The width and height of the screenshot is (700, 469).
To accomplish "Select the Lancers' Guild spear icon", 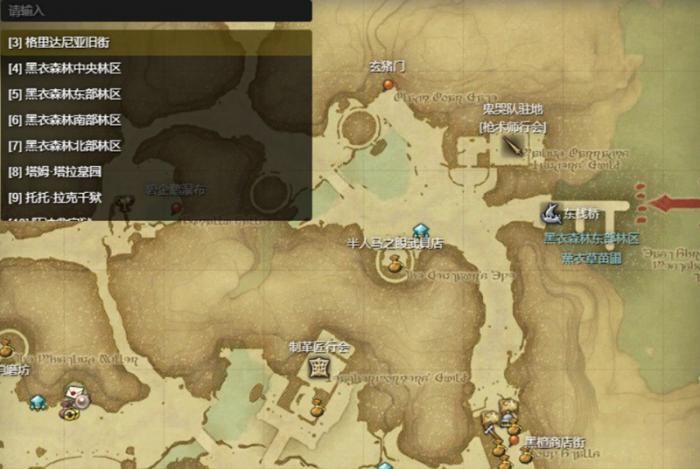I will (514, 146).
